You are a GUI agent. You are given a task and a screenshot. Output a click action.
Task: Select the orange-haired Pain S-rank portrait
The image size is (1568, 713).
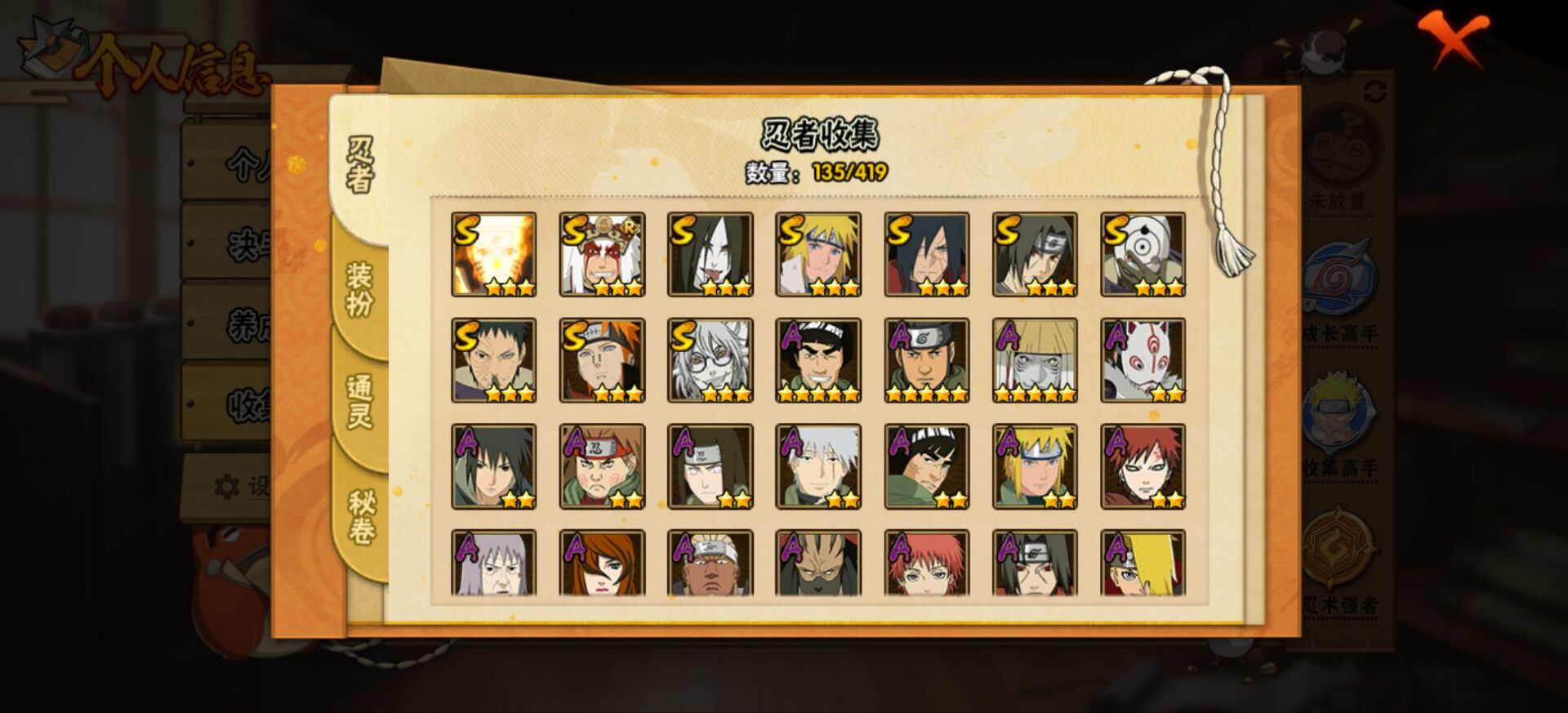tap(602, 360)
